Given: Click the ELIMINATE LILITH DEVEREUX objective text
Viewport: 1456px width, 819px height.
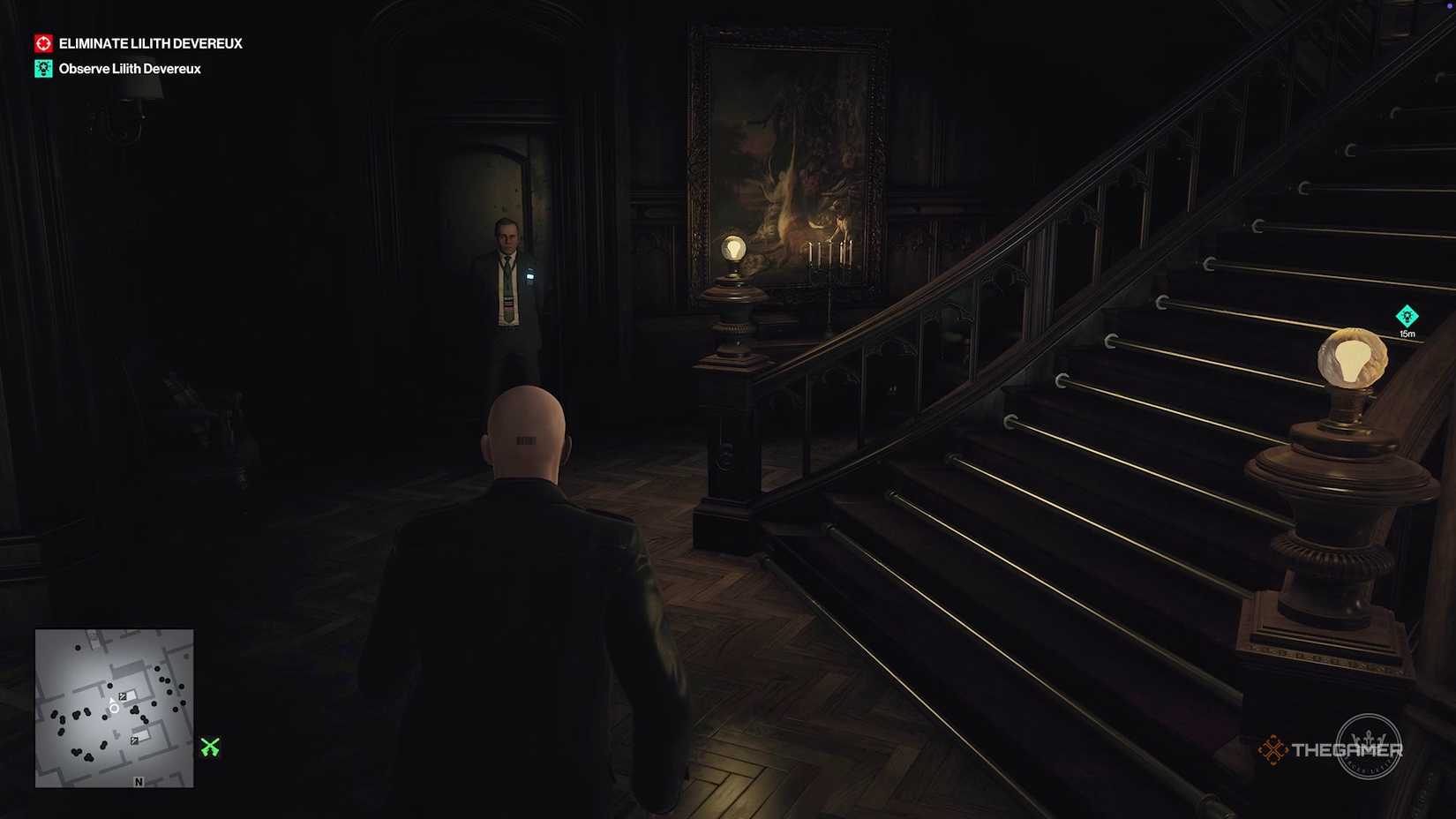Looking at the screenshot, I should tap(150, 42).
